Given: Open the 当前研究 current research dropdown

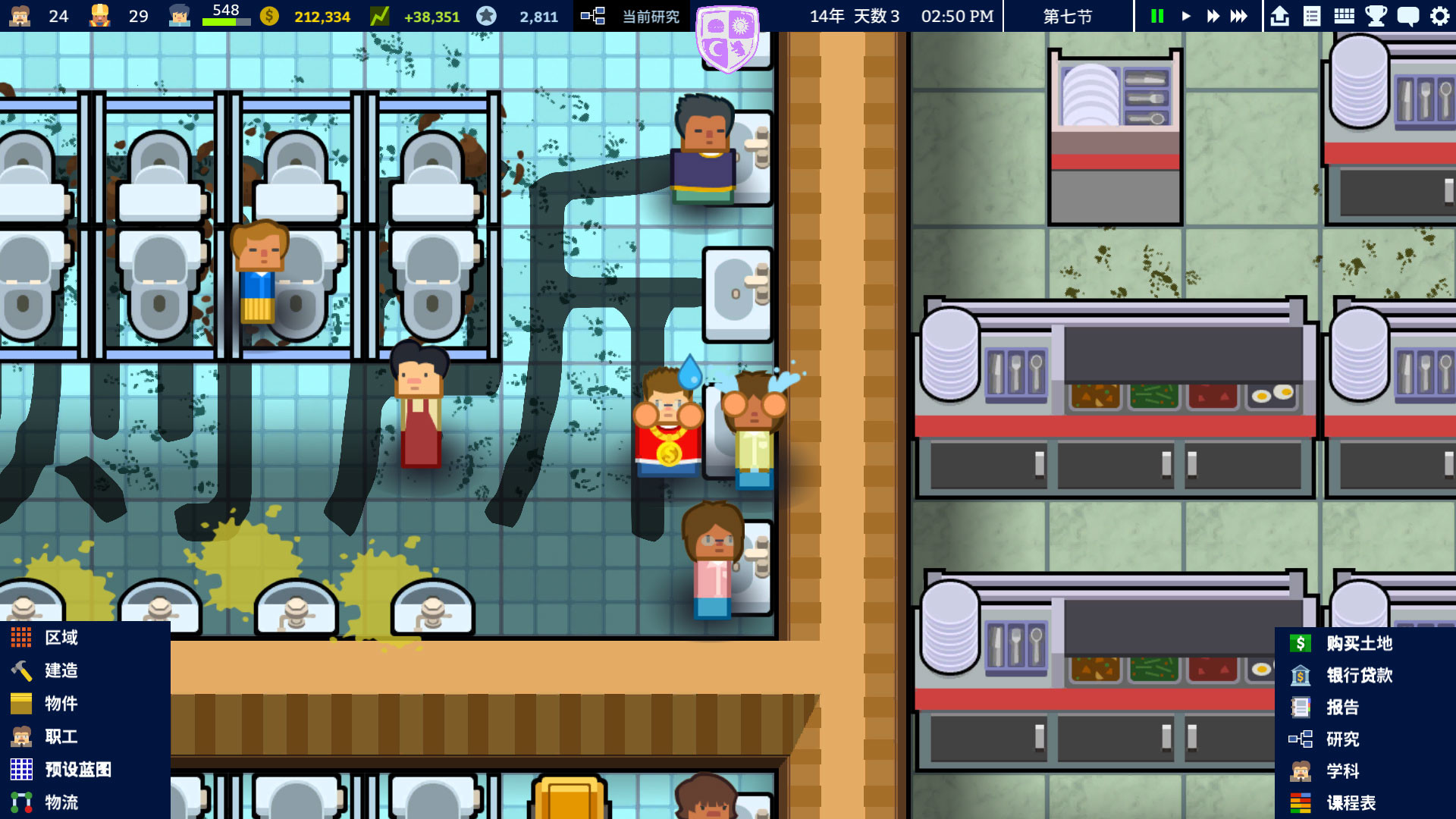Looking at the screenshot, I should (639, 15).
